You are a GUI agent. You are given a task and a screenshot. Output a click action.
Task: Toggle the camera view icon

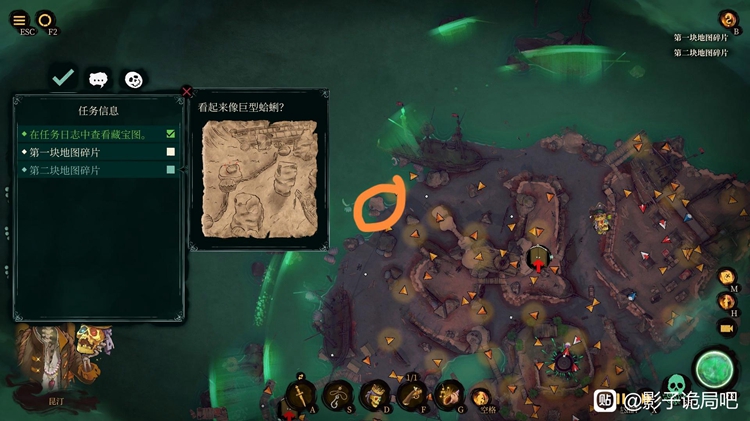[x=727, y=327]
